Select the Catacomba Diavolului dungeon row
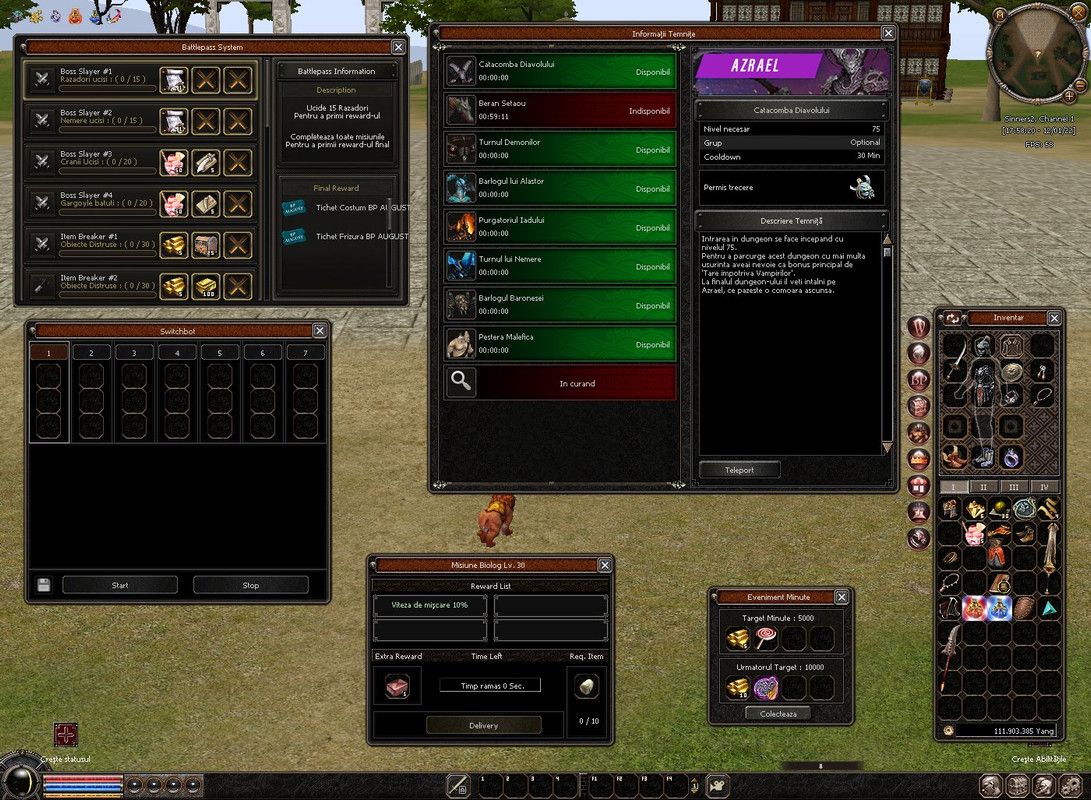The height and width of the screenshot is (800, 1091). coord(560,71)
